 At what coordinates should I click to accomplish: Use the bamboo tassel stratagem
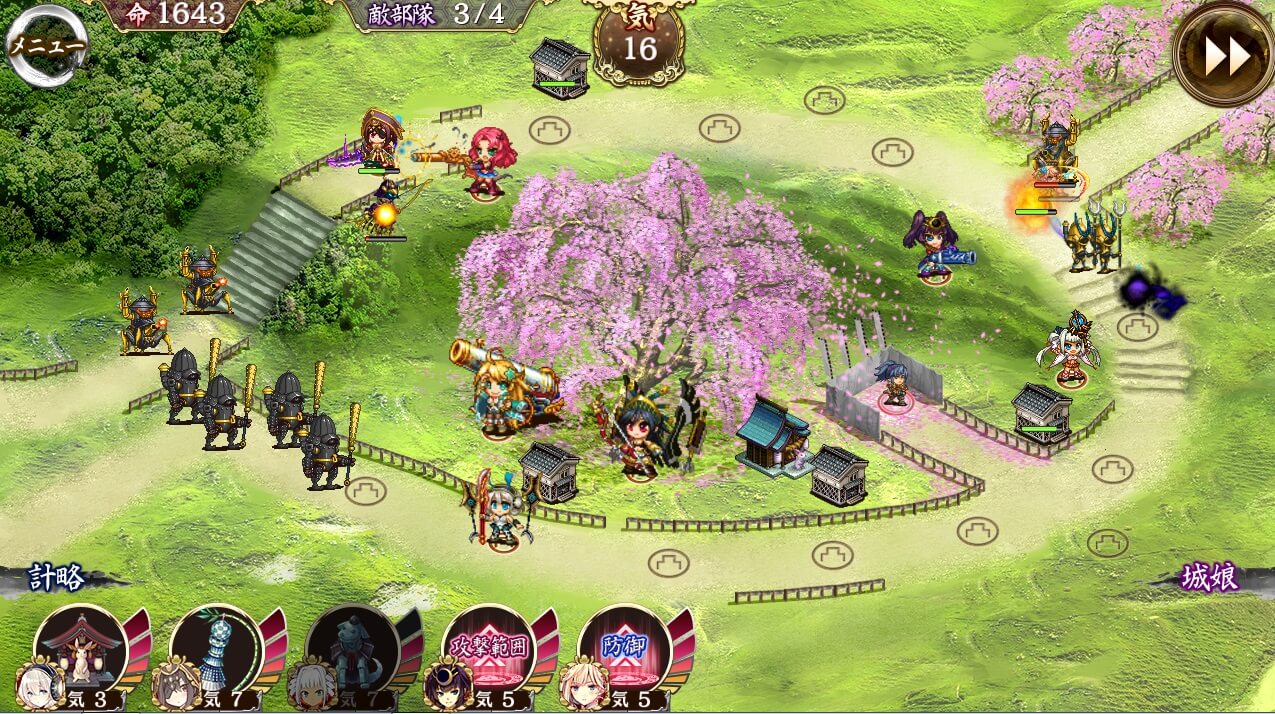(x=214, y=650)
